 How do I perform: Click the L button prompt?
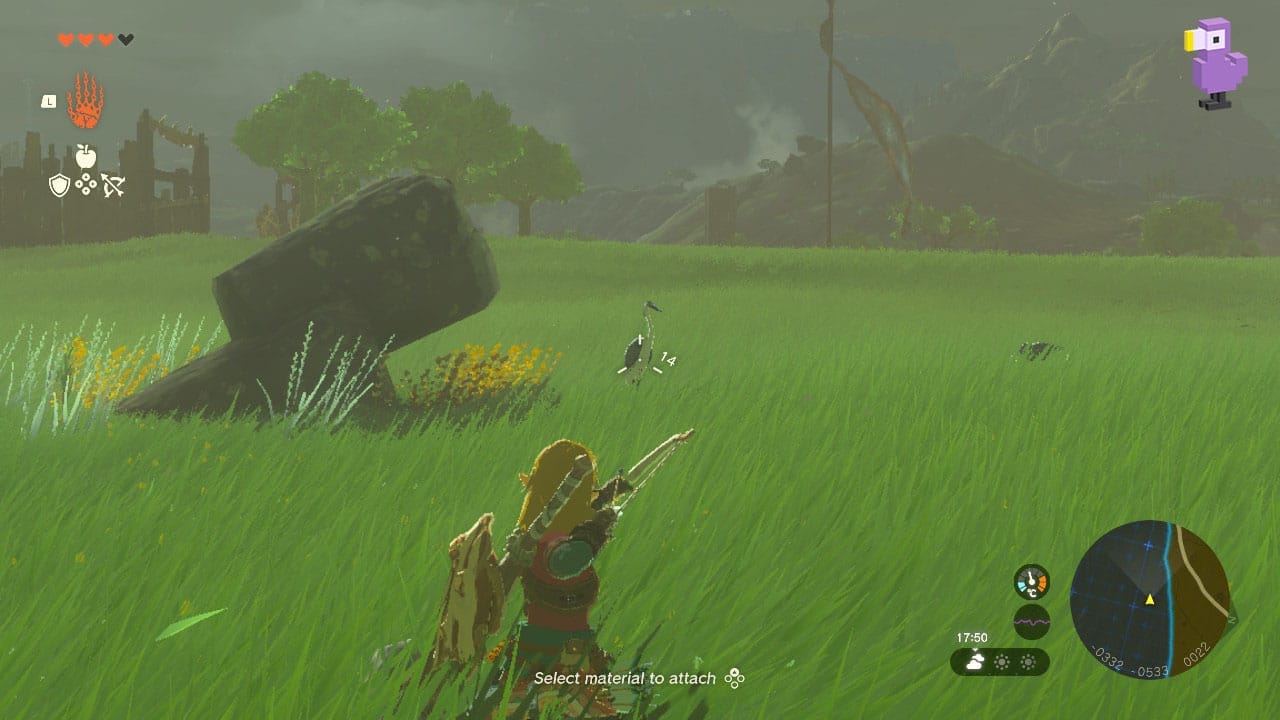click(48, 102)
